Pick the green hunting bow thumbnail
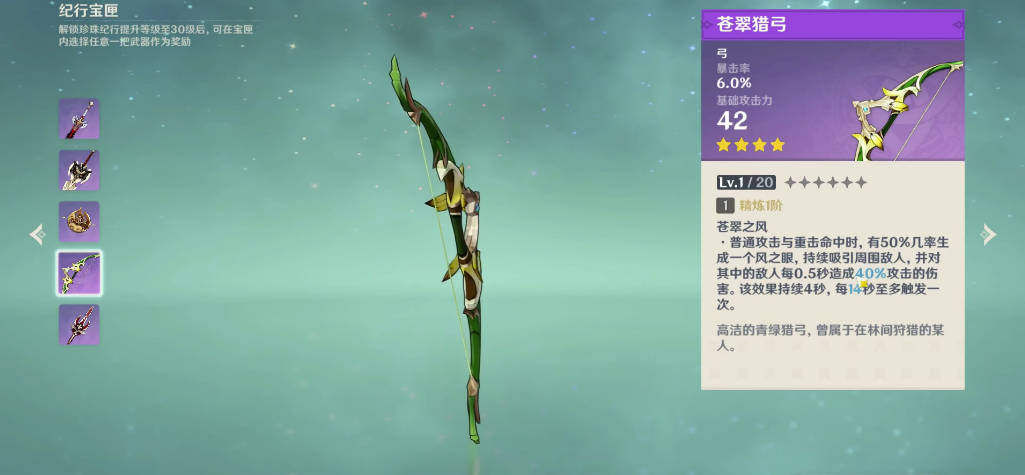This screenshot has height=475, width=1025. click(79, 273)
